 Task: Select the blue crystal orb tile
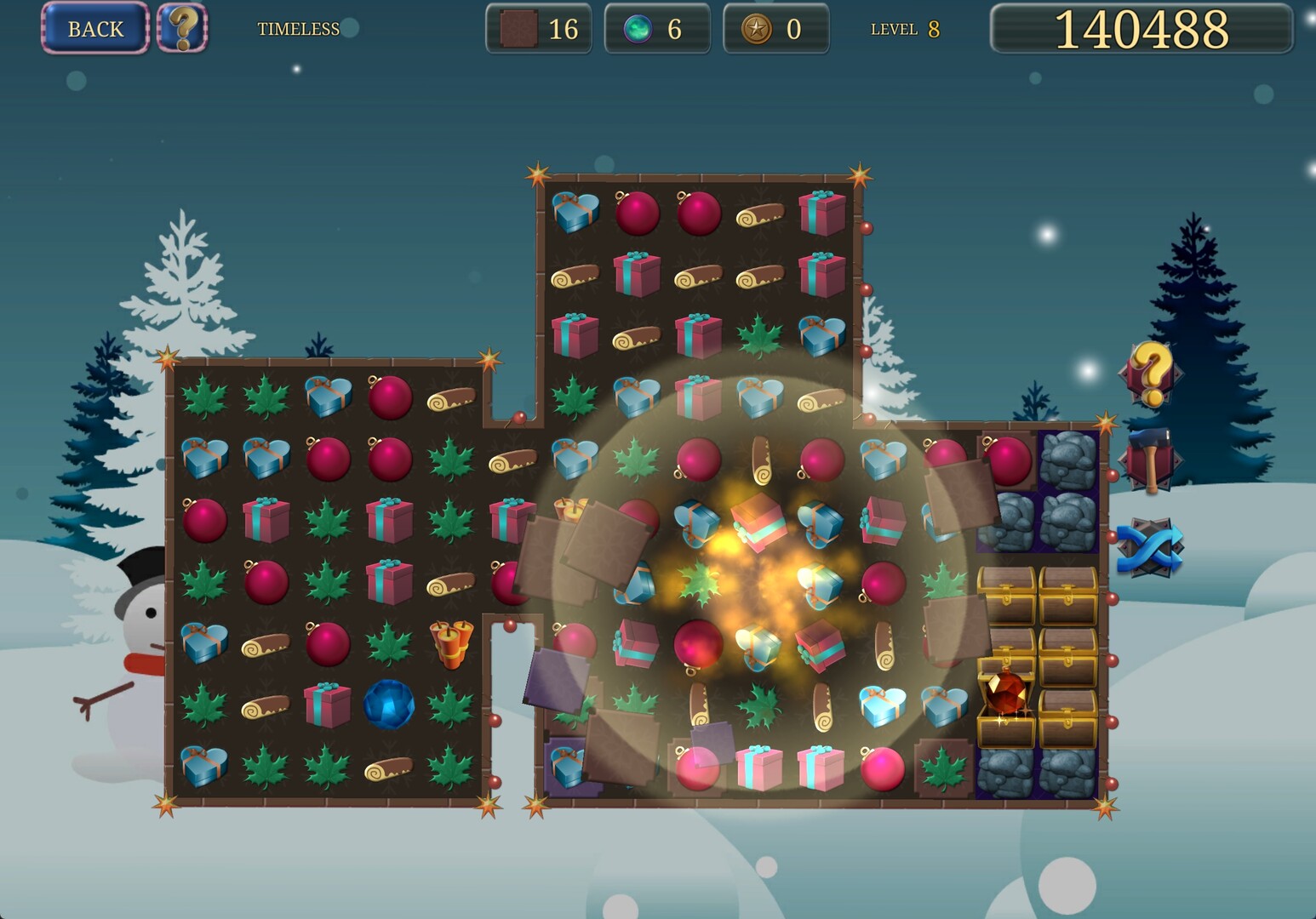[x=389, y=705]
